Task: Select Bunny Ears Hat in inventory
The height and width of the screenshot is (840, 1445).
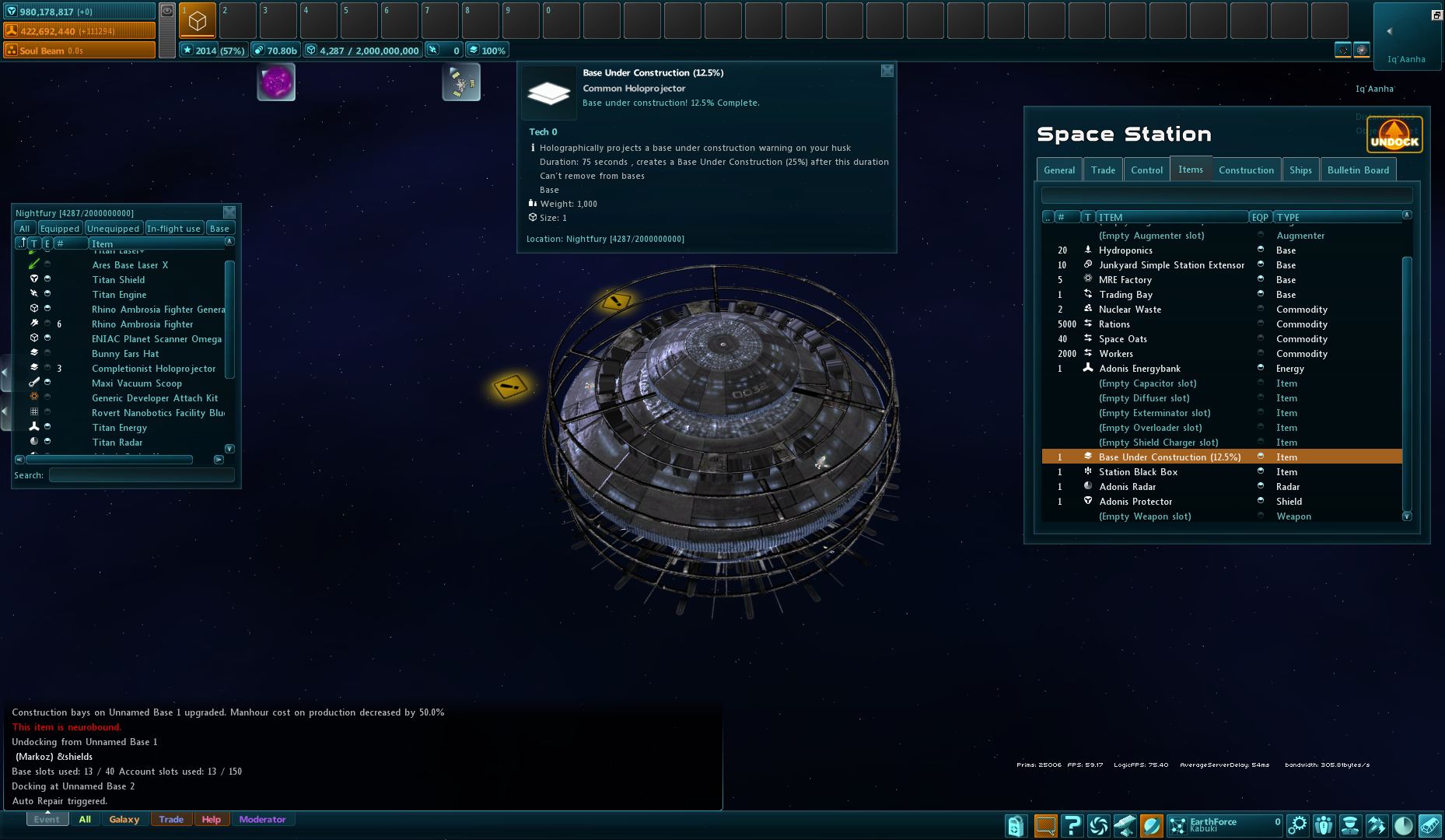Action: pyautogui.click(x=125, y=354)
